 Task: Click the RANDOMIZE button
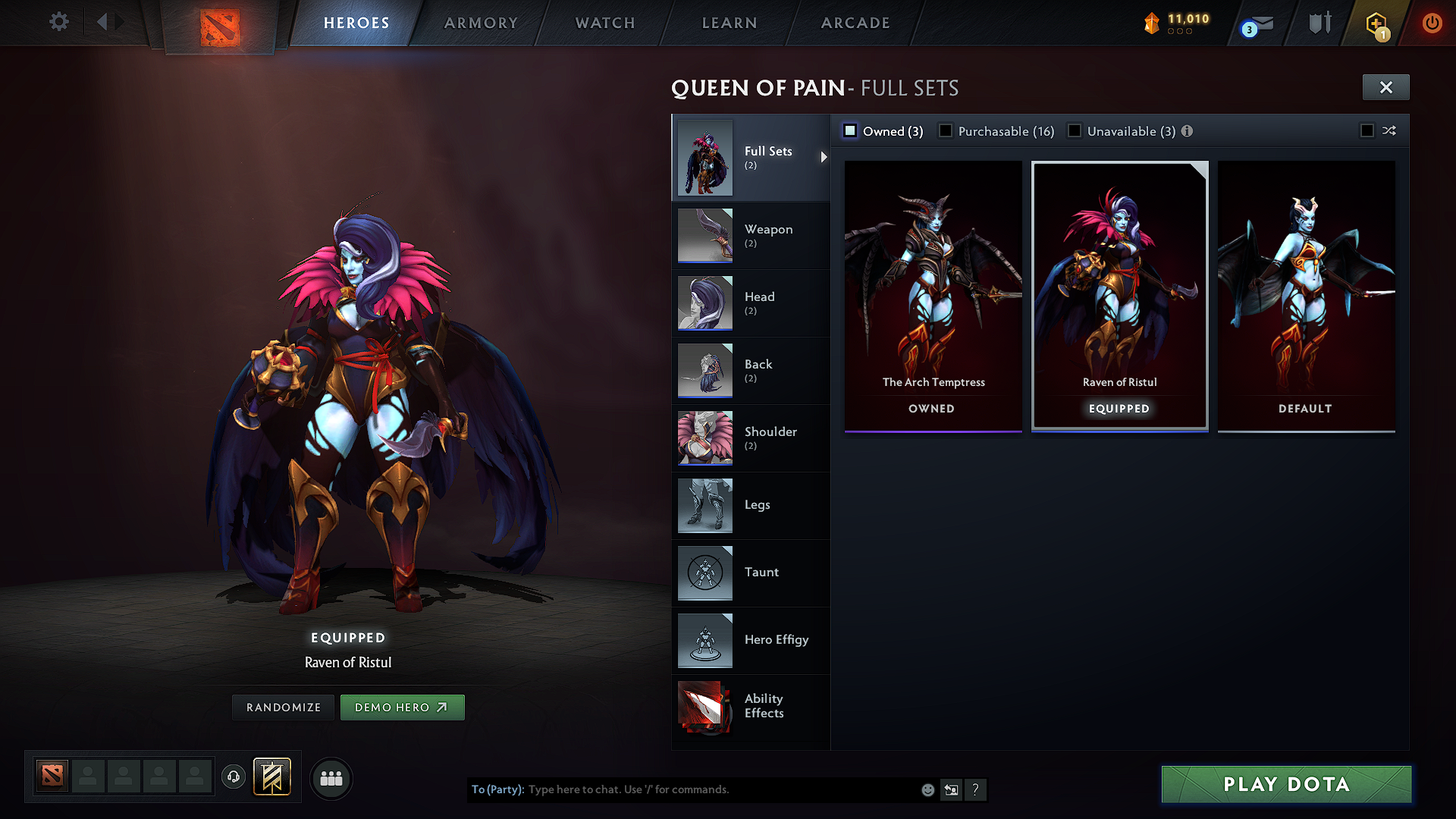(x=282, y=707)
